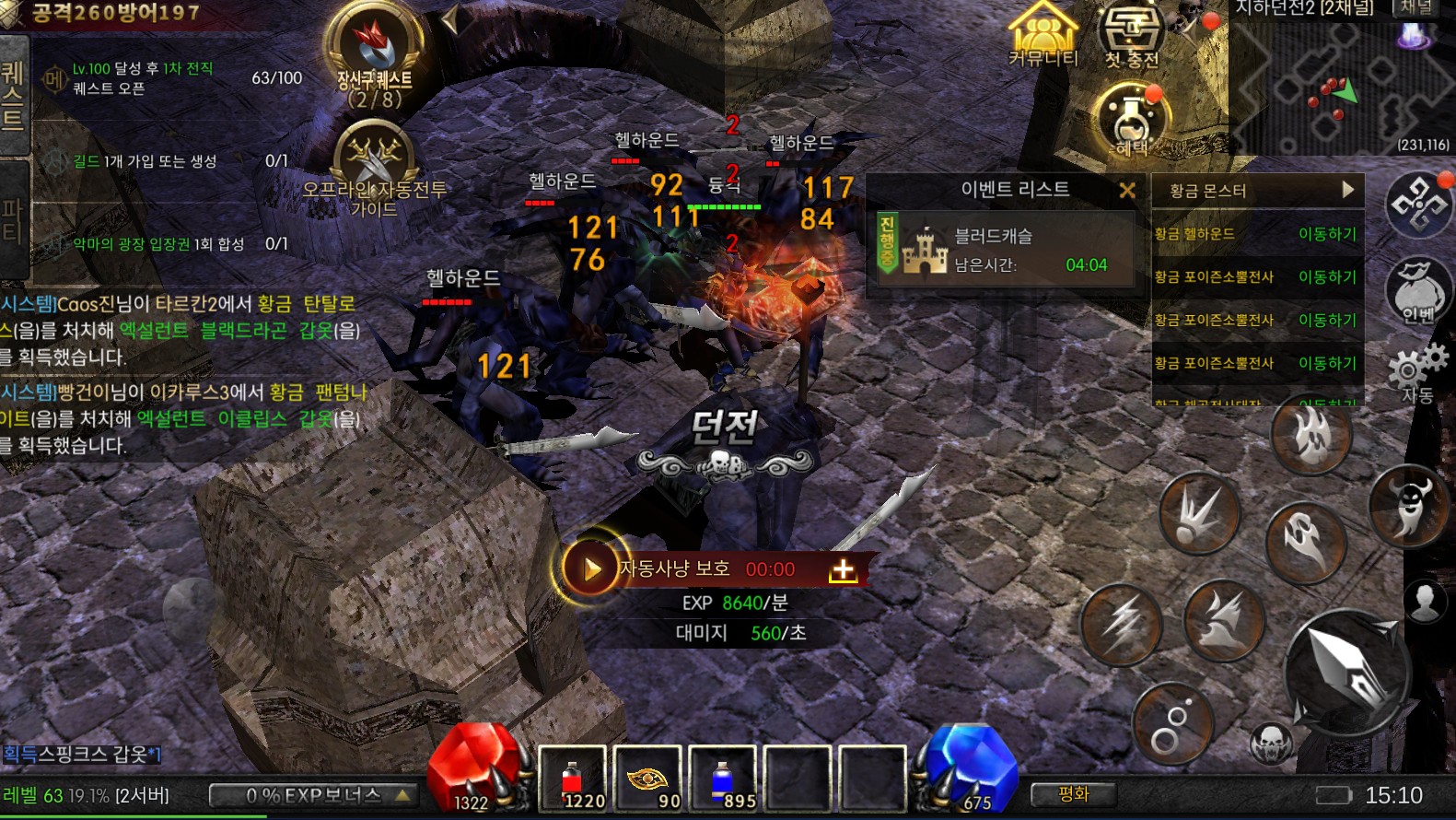This screenshot has width=1456, height=820.
Task: Tap the main sword attack button
Action: point(1347,671)
